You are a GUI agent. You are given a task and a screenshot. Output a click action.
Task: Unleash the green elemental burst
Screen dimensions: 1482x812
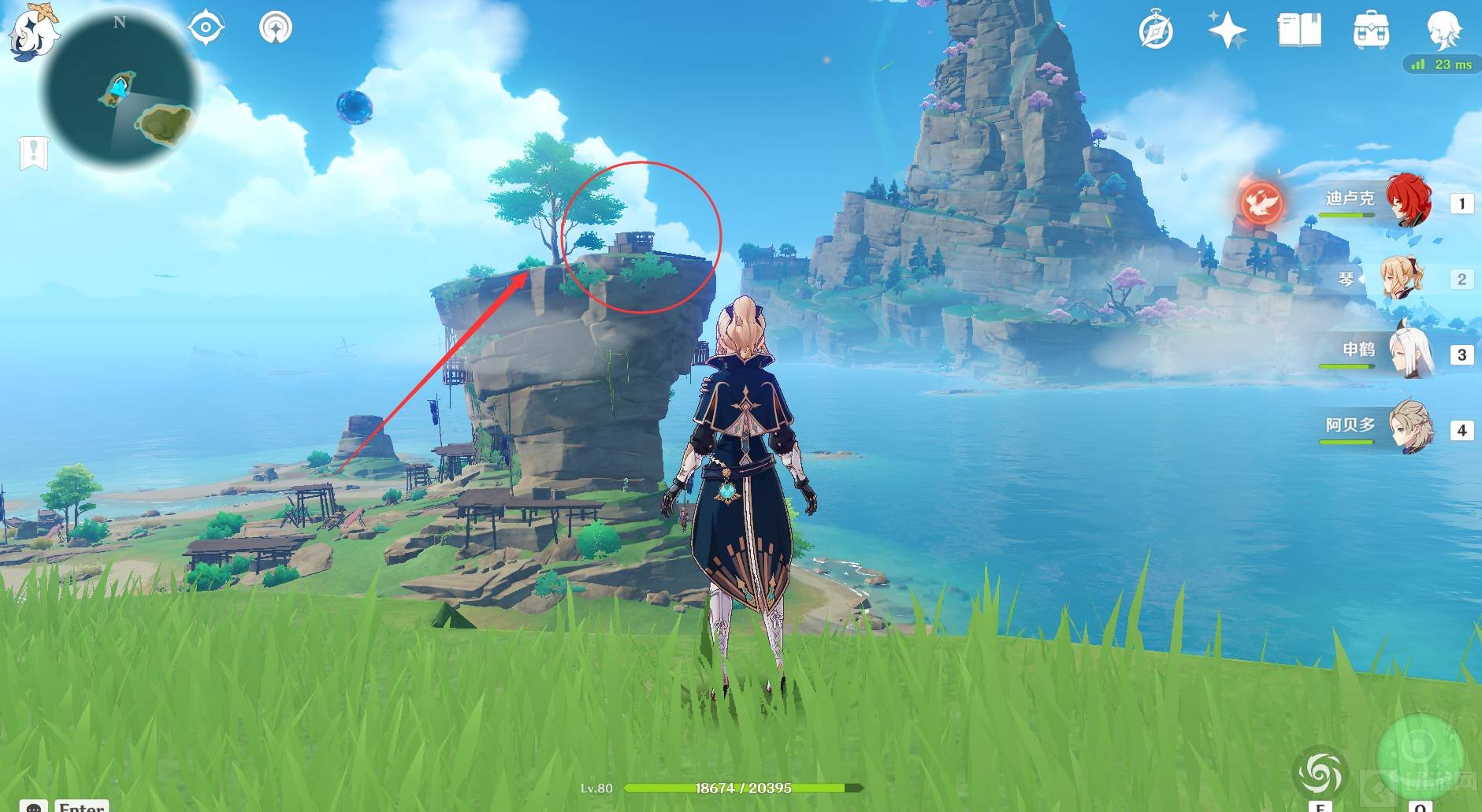click(x=1420, y=752)
